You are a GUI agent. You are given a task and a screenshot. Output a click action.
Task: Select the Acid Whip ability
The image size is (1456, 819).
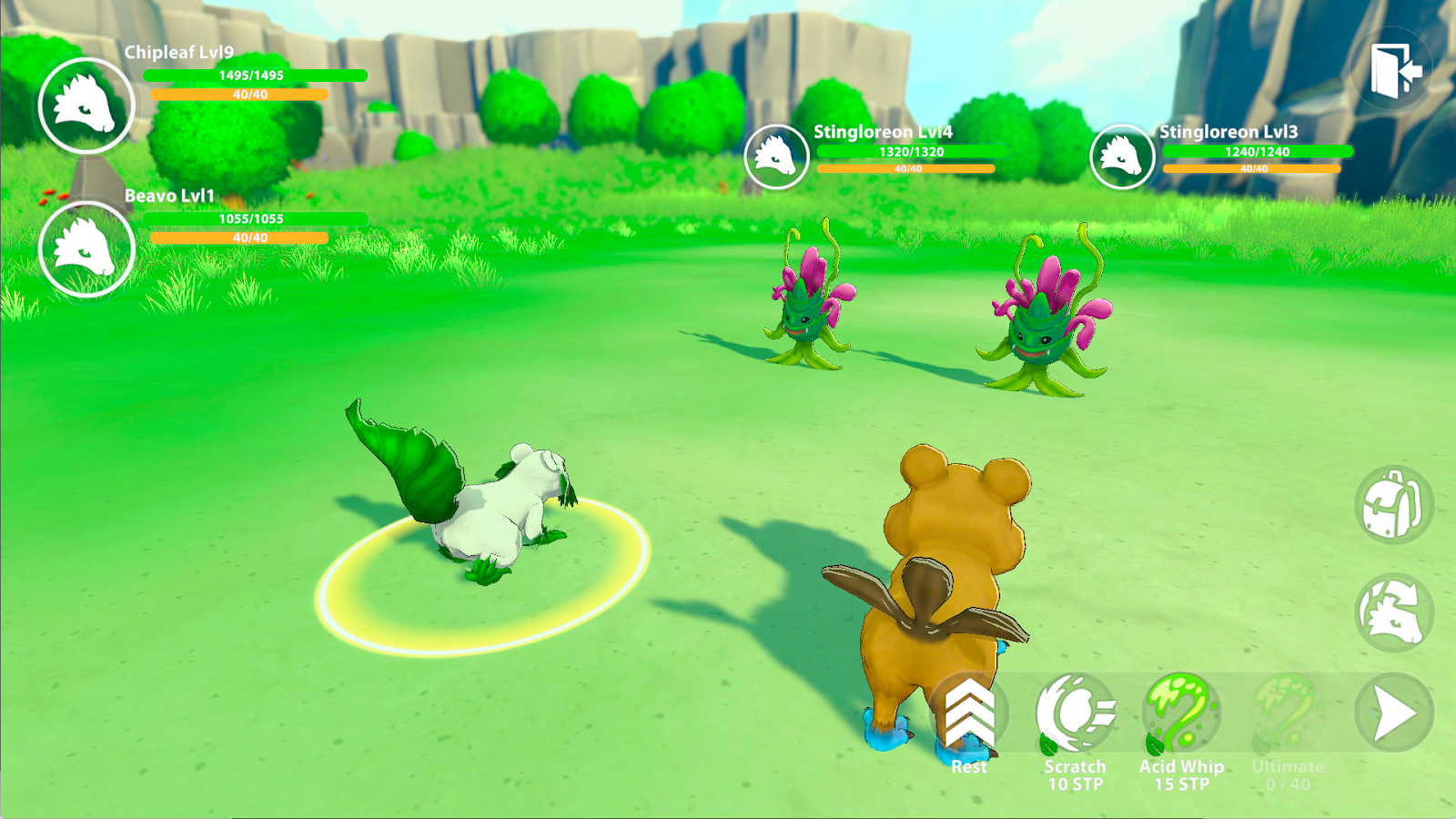[1181, 714]
